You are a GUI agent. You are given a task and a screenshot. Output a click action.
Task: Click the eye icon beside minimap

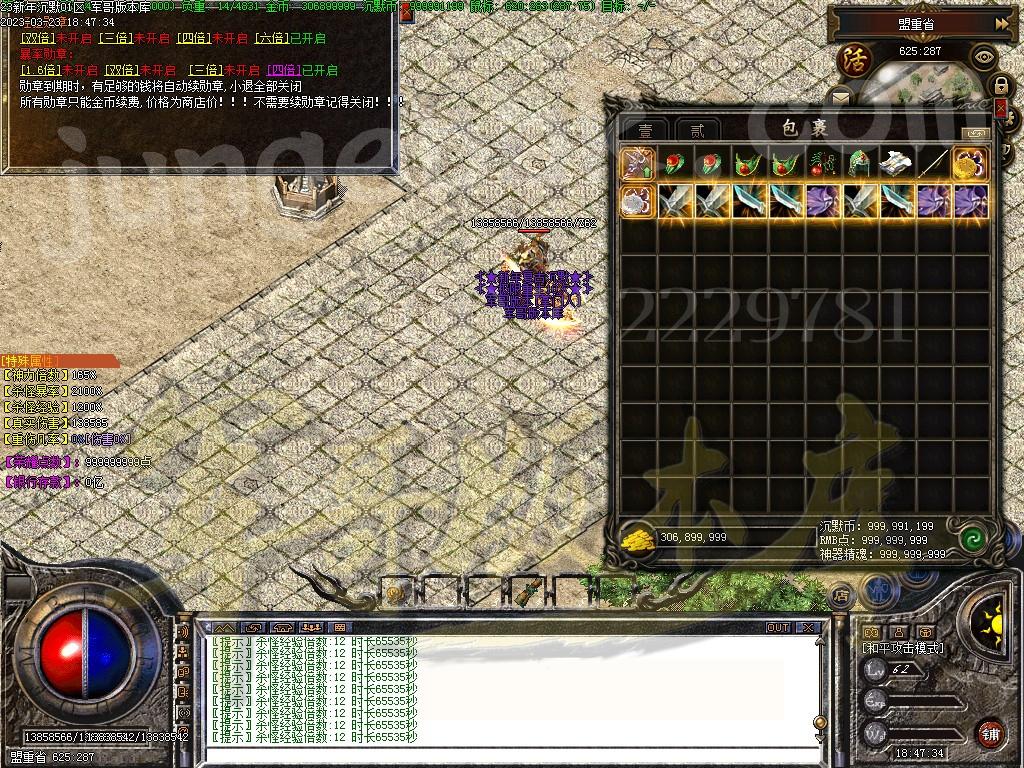(984, 56)
